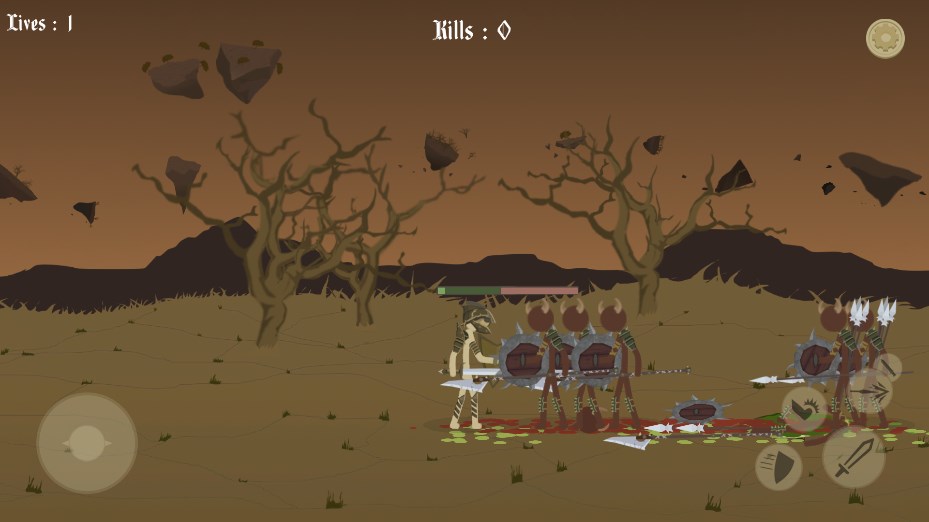Tap the virtual movement joystick

coord(87,442)
